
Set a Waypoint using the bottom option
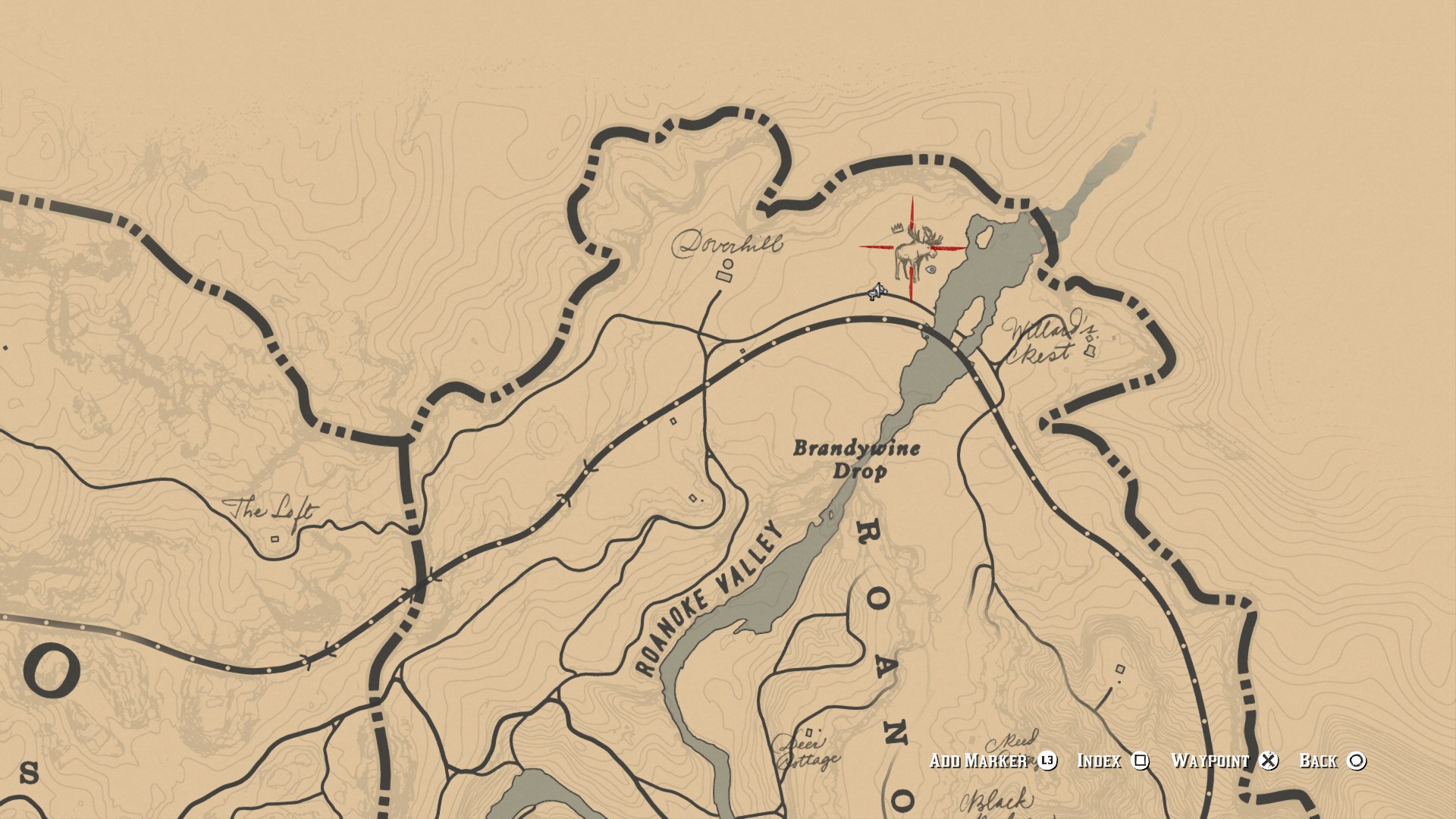[x=1224, y=761]
